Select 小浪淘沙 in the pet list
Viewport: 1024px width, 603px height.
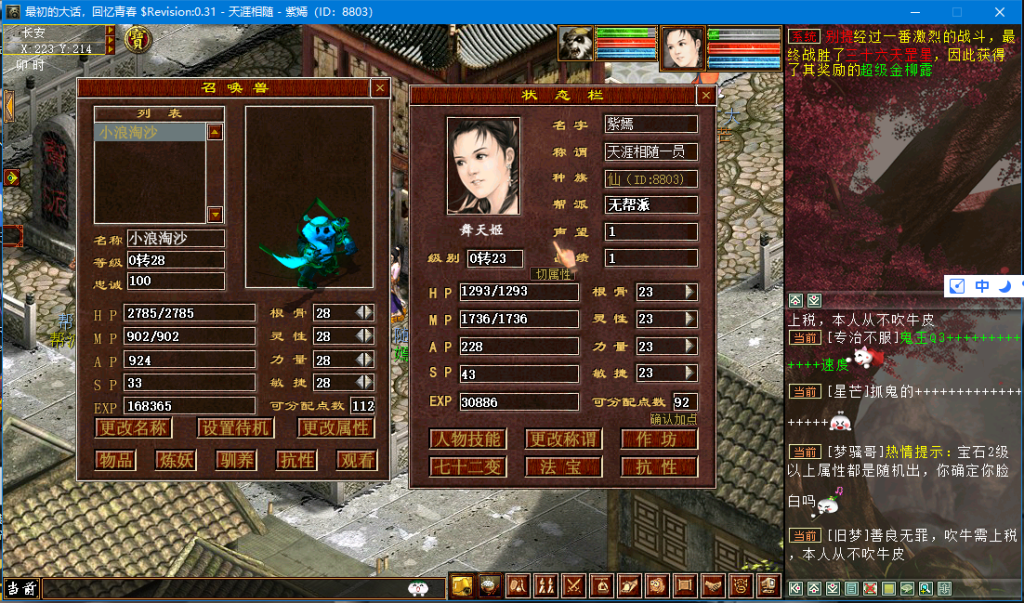[x=150, y=132]
